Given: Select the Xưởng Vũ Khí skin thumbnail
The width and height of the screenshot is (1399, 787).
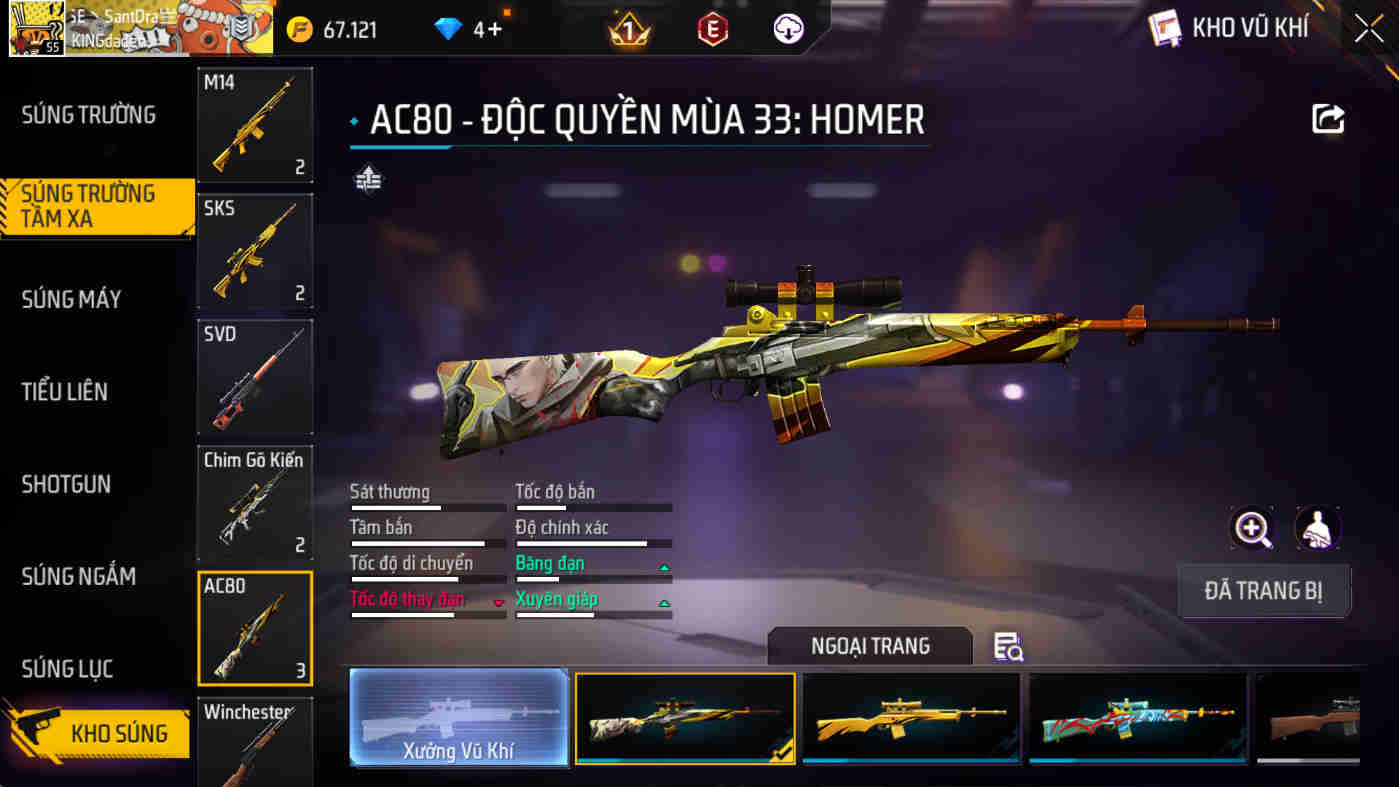Looking at the screenshot, I should (x=458, y=719).
